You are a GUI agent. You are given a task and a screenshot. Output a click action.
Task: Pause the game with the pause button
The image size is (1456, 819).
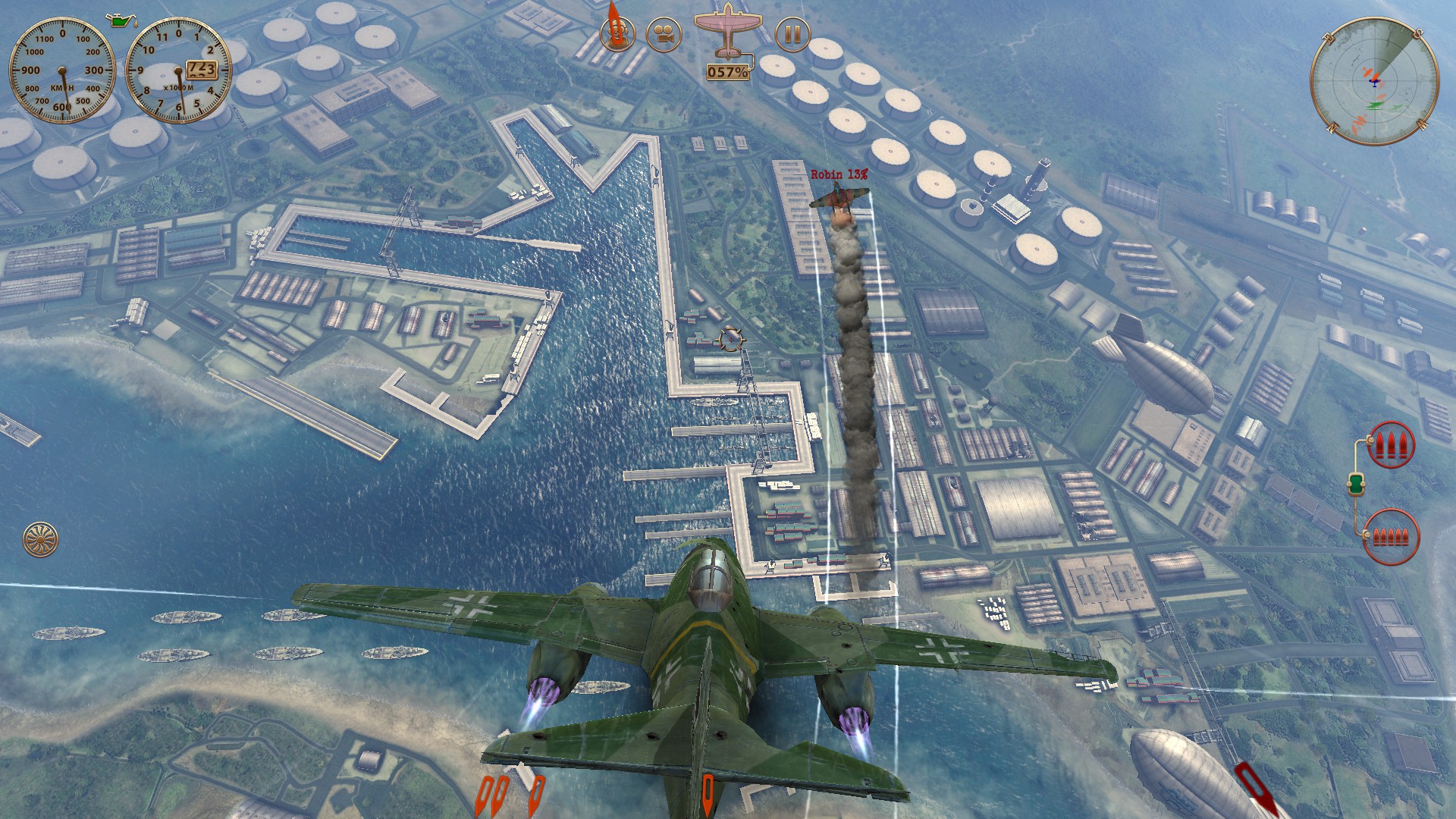click(792, 35)
